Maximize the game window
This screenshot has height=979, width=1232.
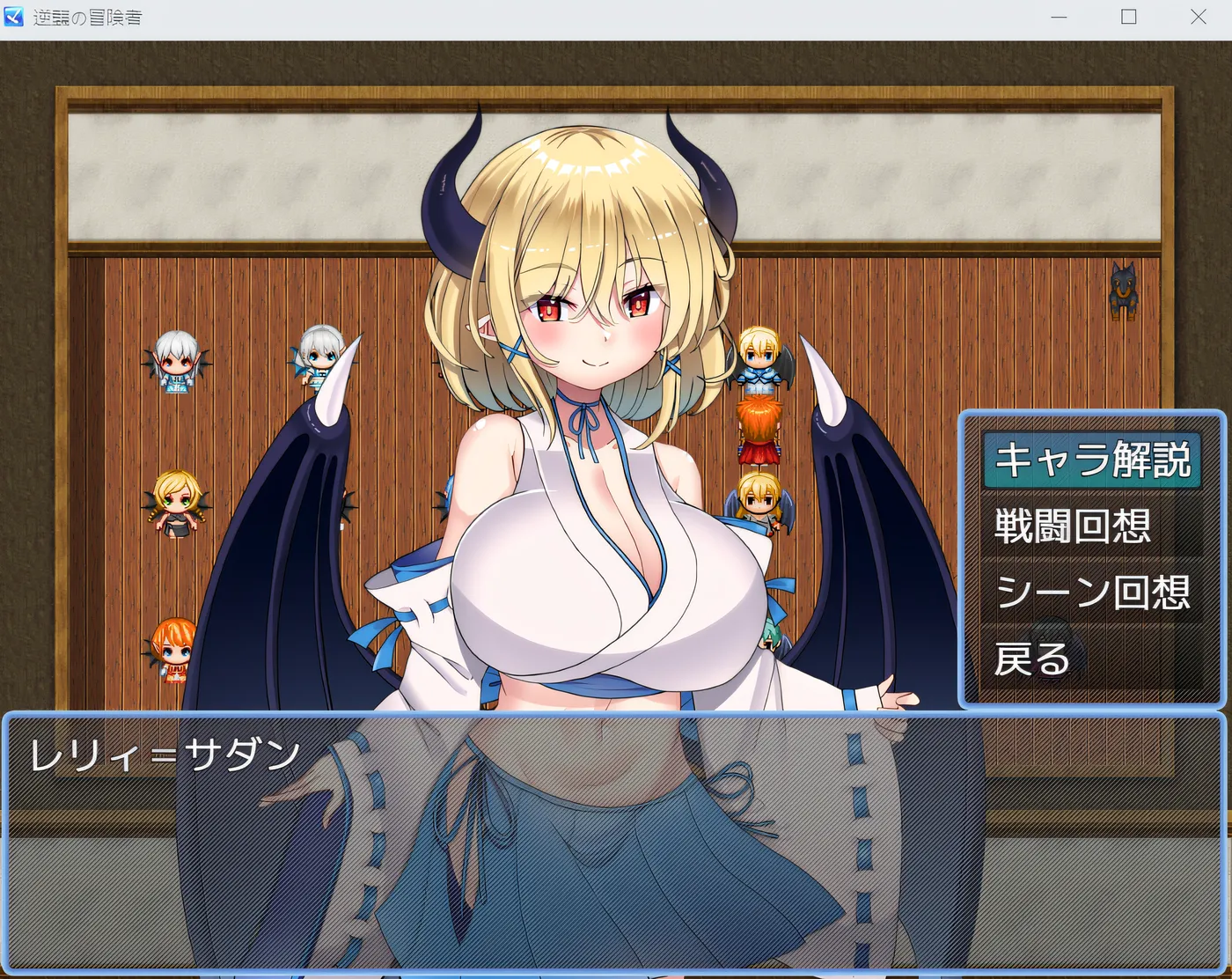[x=1128, y=18]
